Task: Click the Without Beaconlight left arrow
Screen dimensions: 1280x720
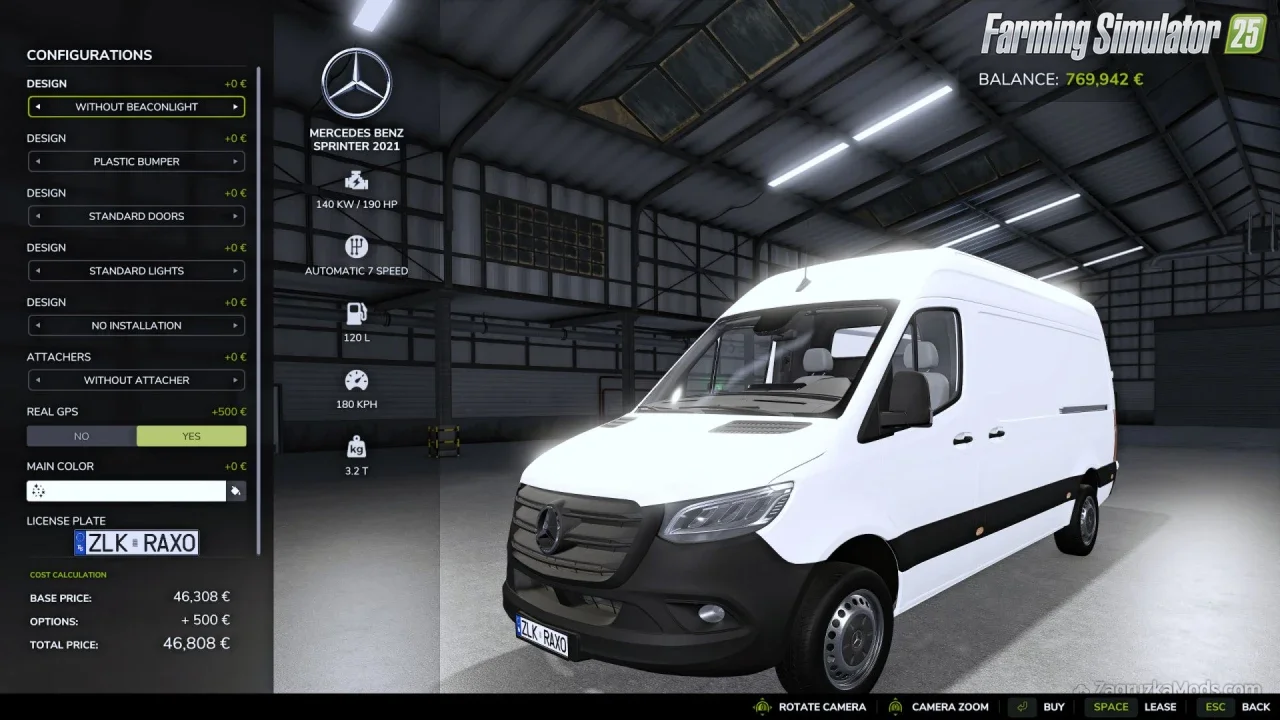Action: pyautogui.click(x=37, y=107)
